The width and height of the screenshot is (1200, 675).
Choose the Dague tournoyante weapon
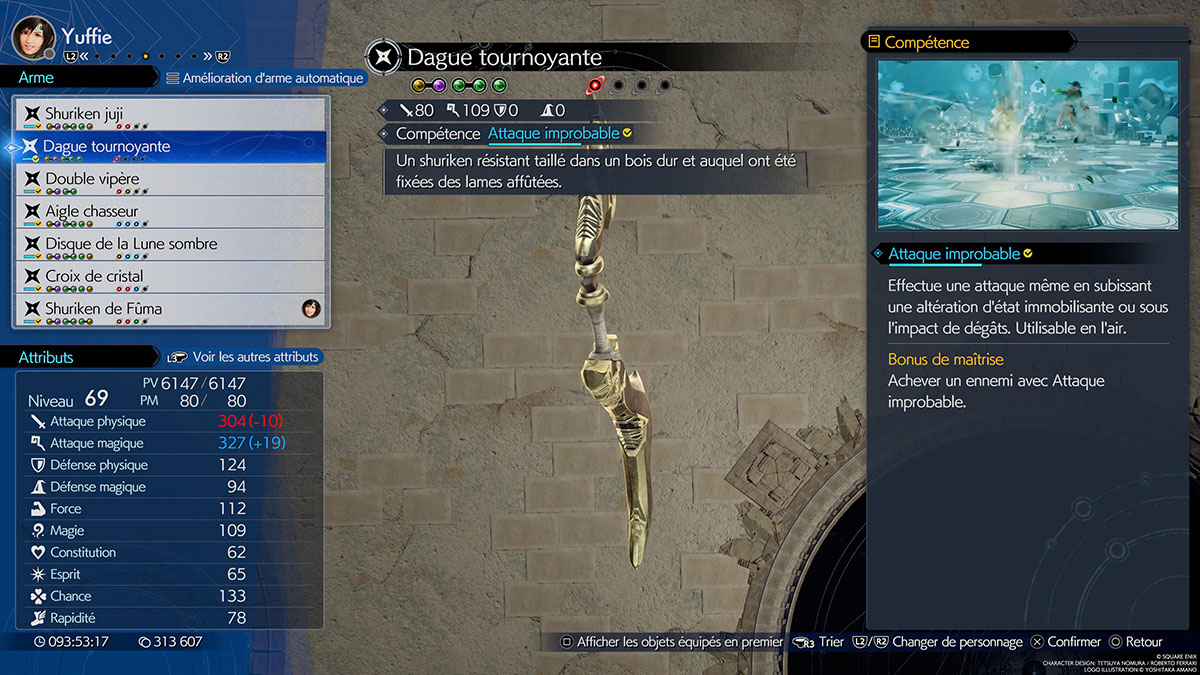pos(168,147)
